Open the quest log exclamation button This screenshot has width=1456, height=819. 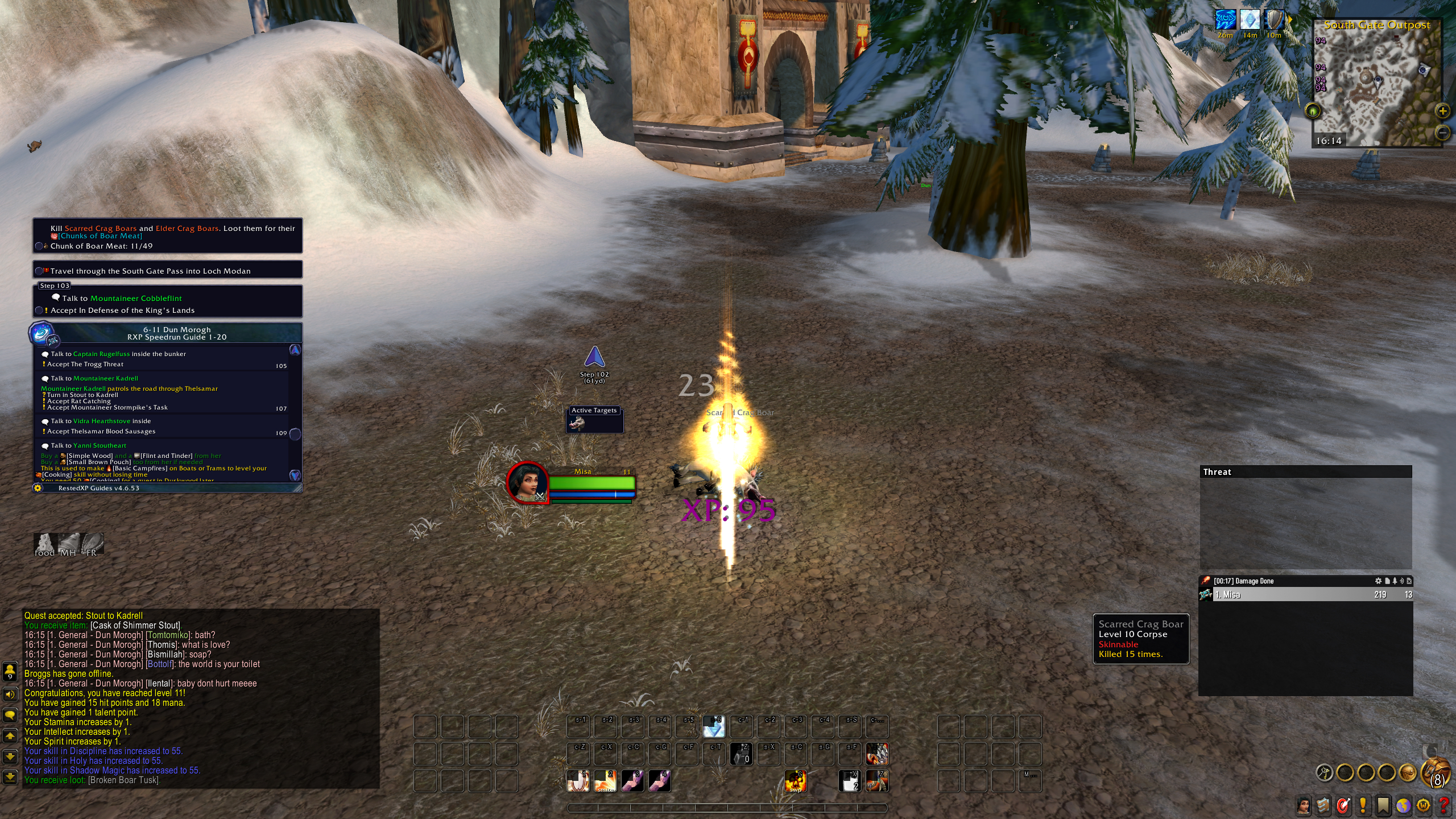tap(1363, 805)
